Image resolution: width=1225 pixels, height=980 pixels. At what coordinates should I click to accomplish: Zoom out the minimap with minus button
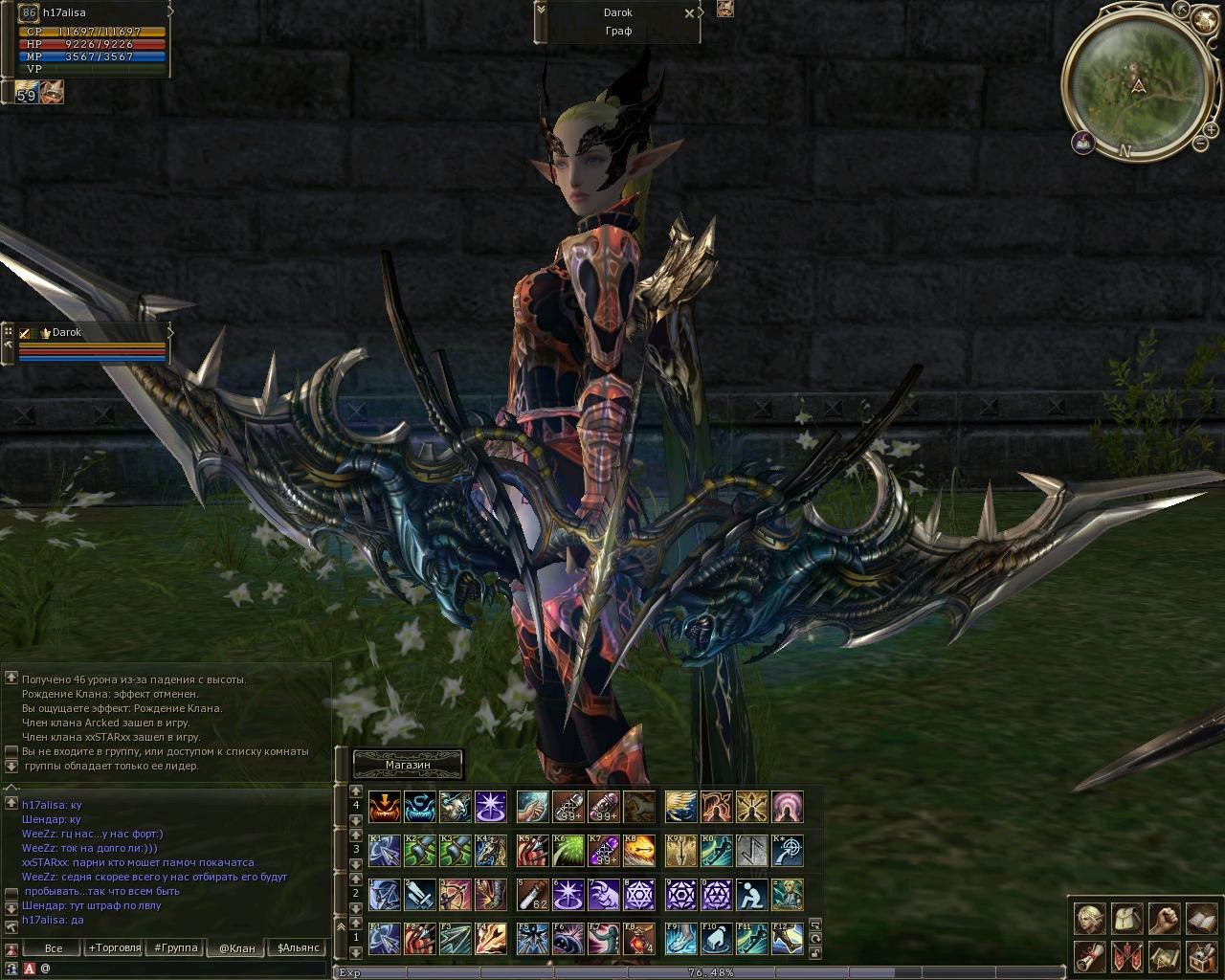tap(1200, 144)
